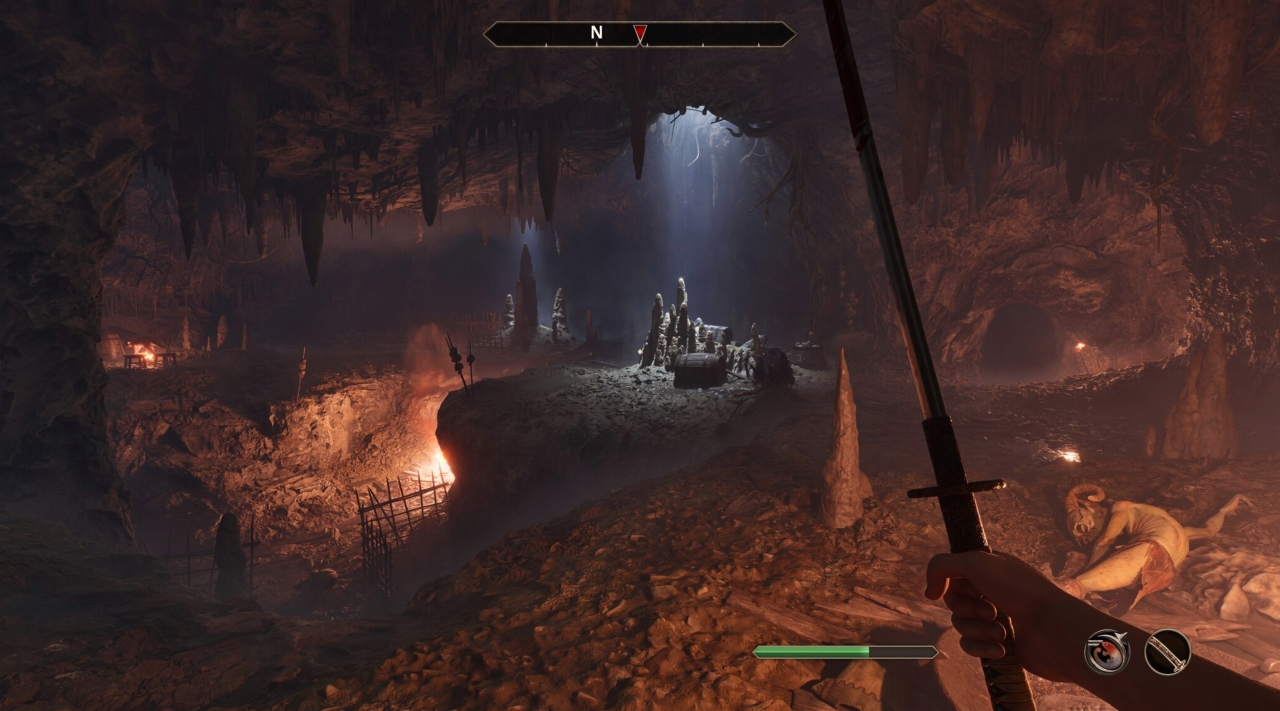Click the equipped katana weapon icon
Screen dimensions: 1280x711
pos(1167,652)
